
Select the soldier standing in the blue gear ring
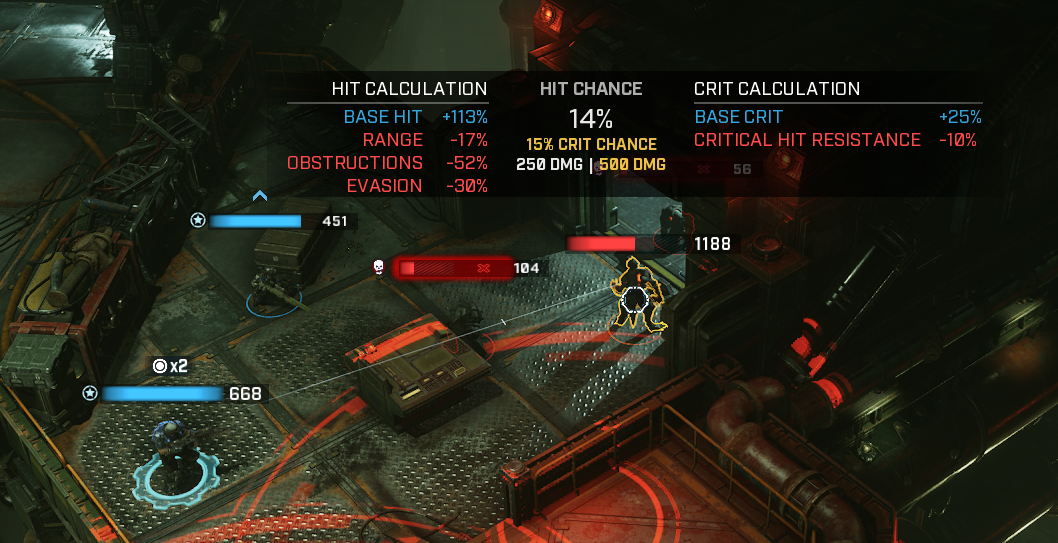click(x=168, y=460)
